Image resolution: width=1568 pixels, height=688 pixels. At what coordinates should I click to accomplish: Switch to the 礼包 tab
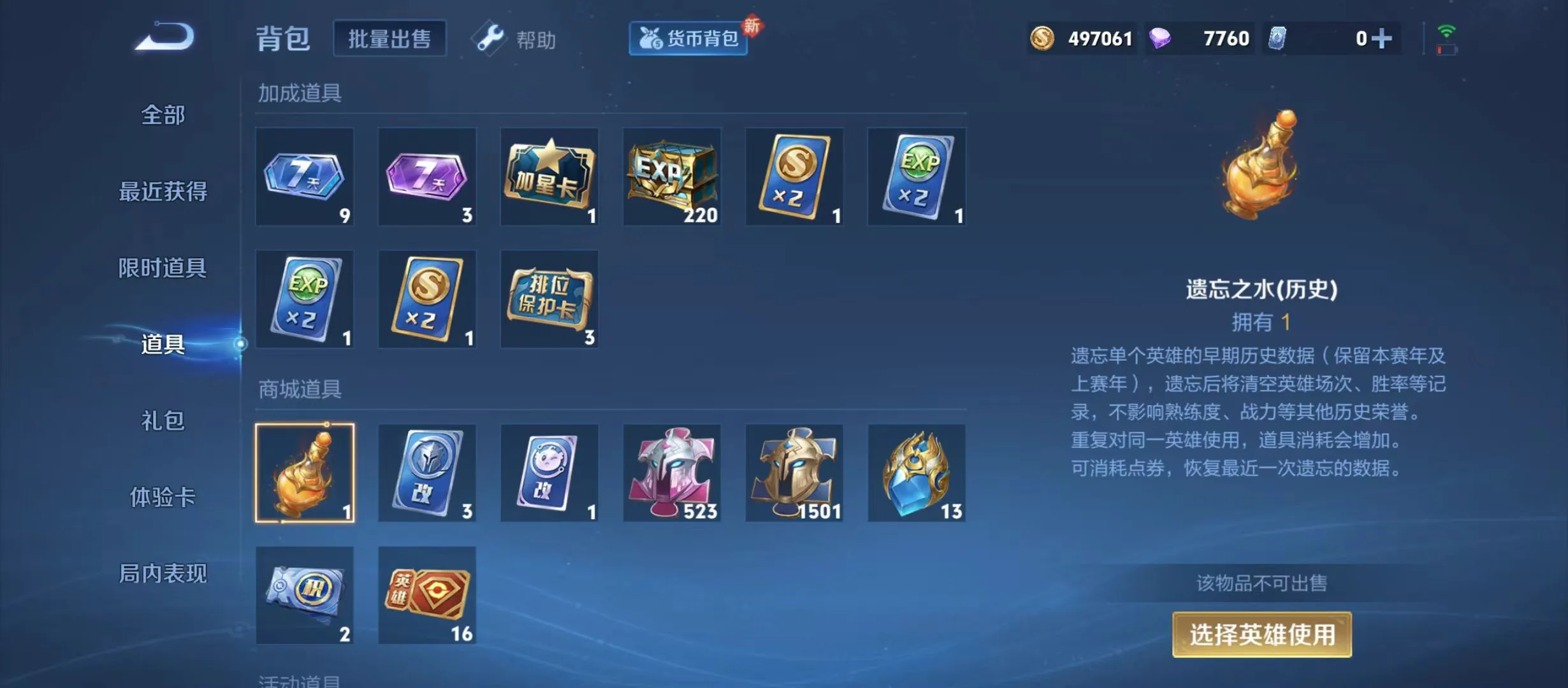click(162, 421)
